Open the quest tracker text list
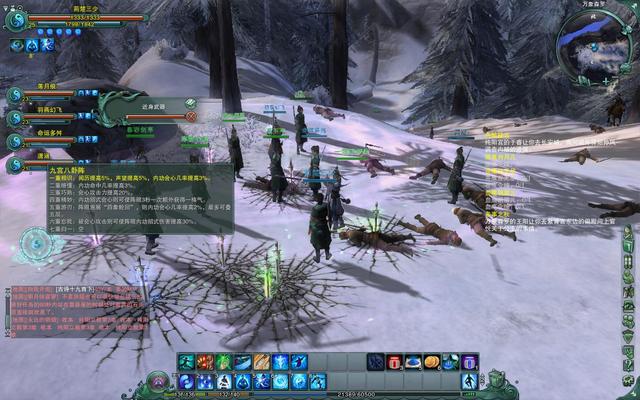Screen dimensions: 640x400 (560, 180)
